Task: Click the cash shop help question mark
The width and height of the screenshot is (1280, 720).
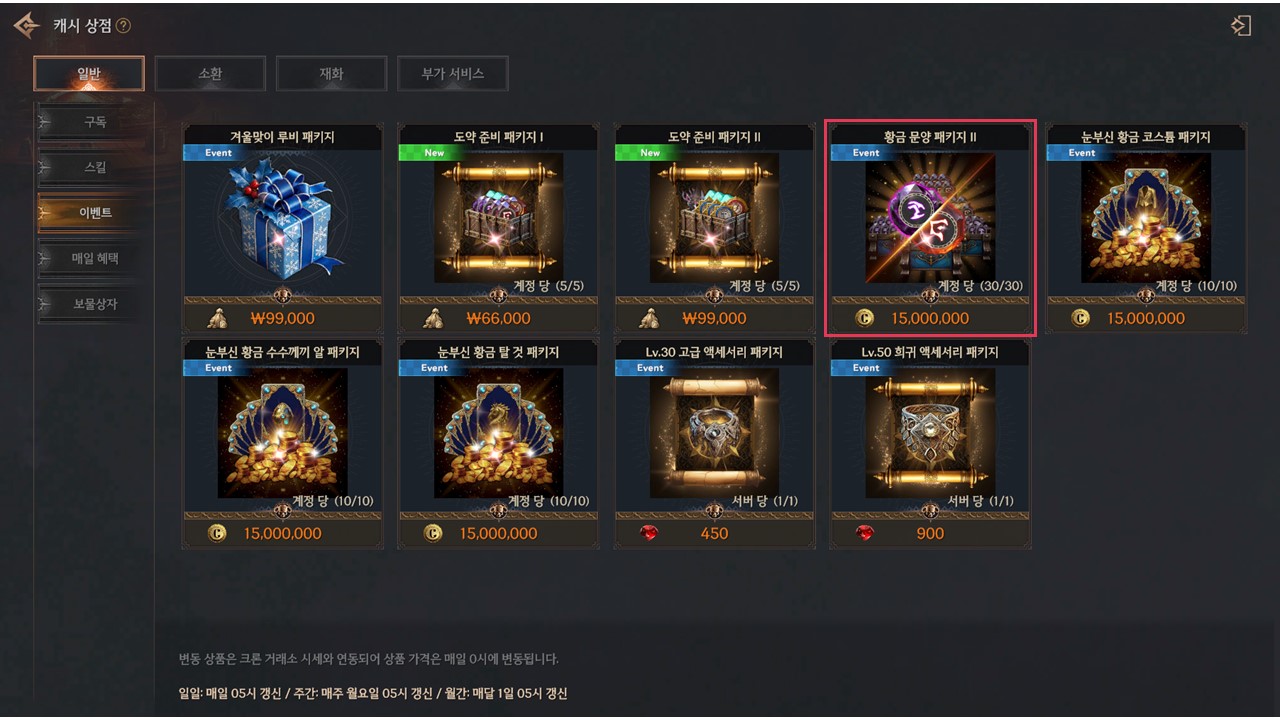Action: 124,25
